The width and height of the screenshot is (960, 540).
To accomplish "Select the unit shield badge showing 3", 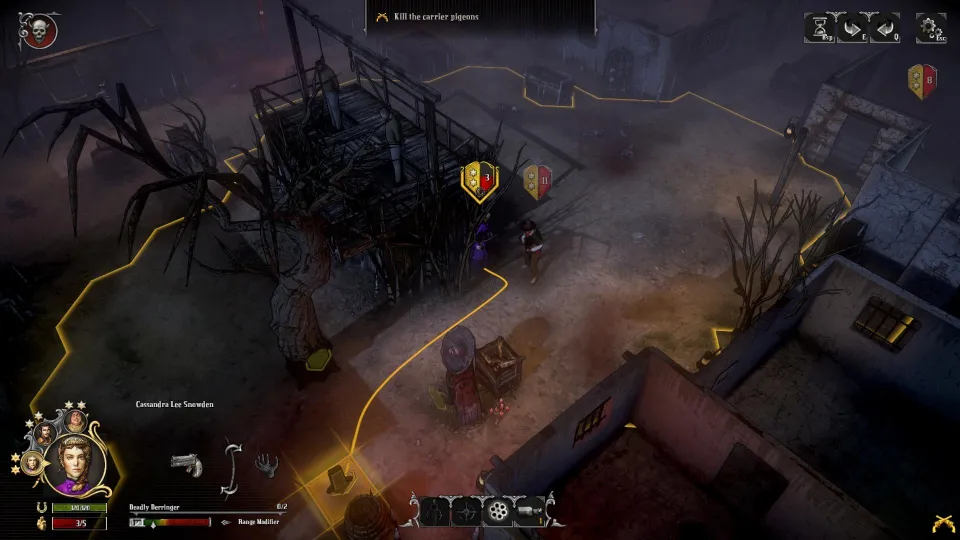I will point(478,181).
